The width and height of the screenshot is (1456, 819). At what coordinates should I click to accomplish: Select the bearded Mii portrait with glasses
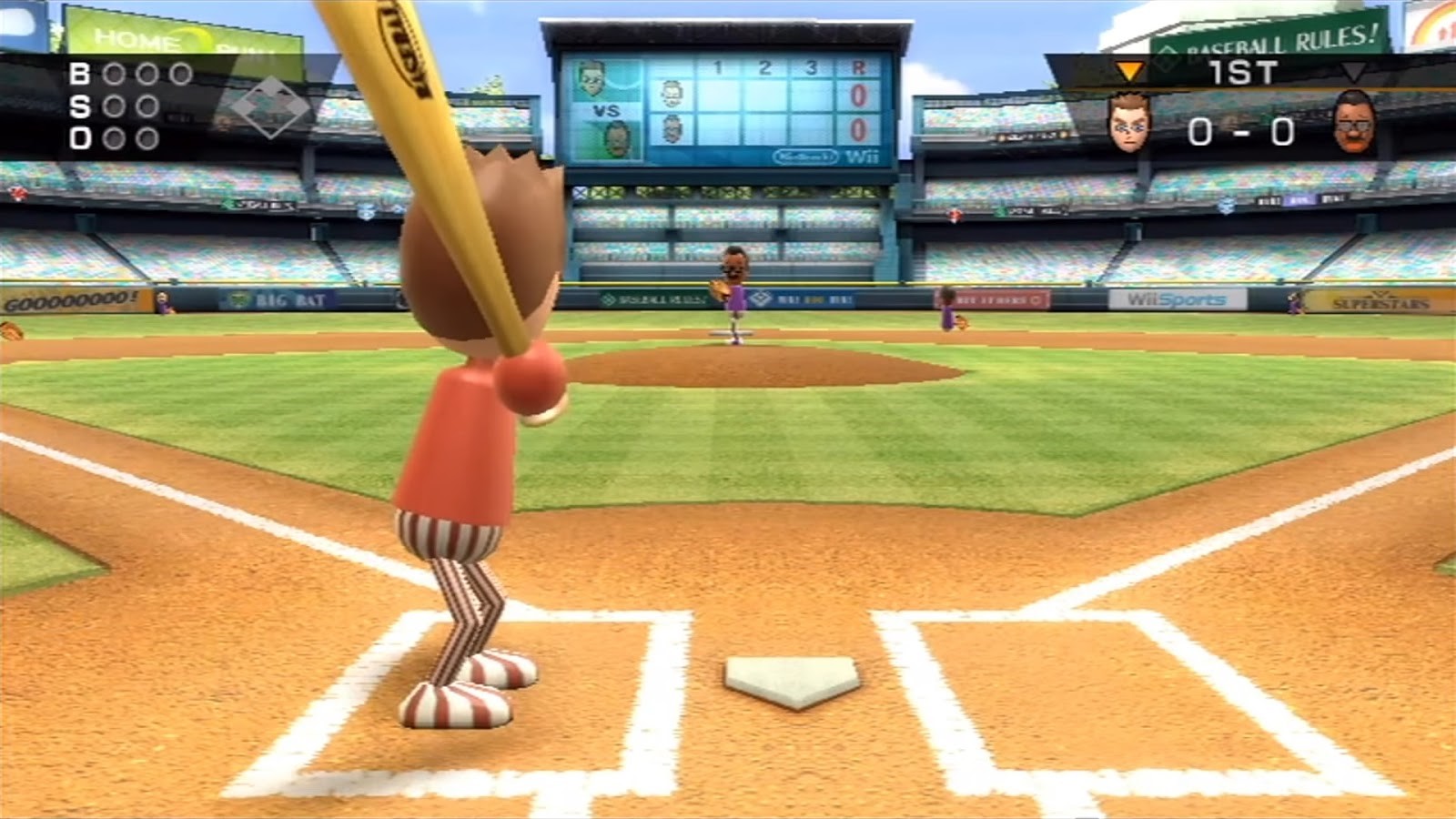1354,125
